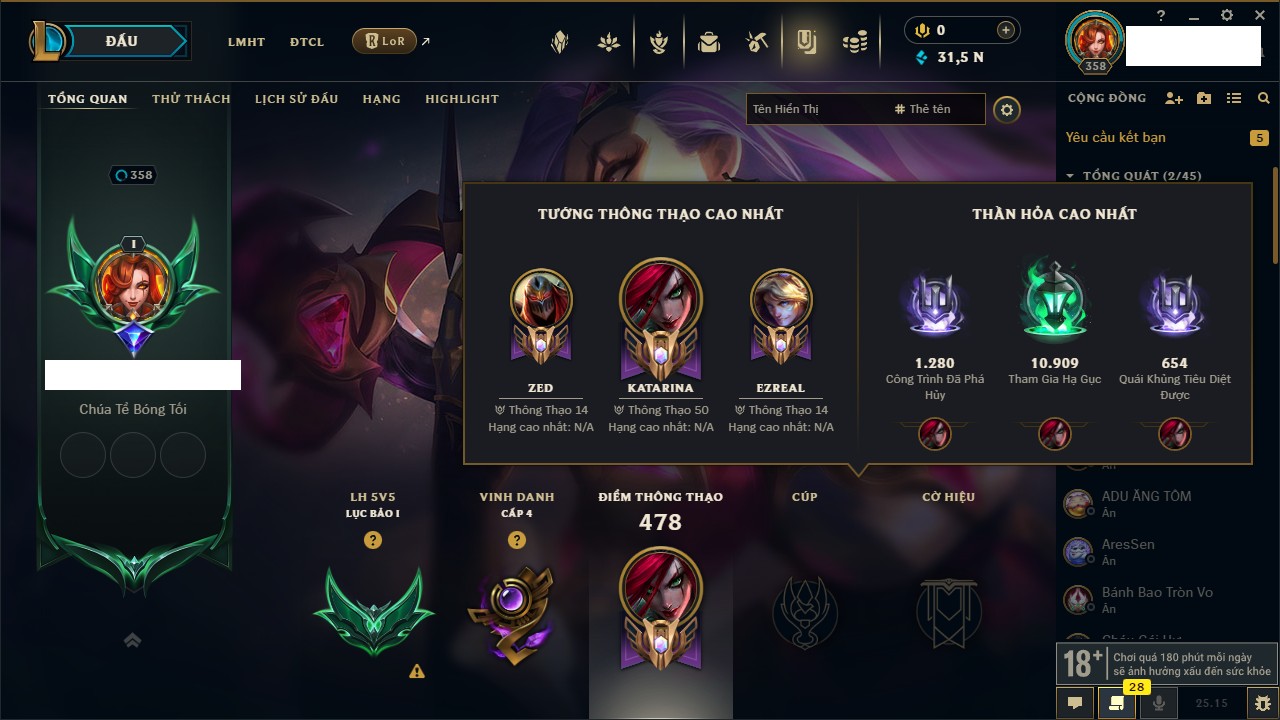1280x720 pixels.
Task: Click the Tên Hiển Thị search field
Action: pos(815,109)
